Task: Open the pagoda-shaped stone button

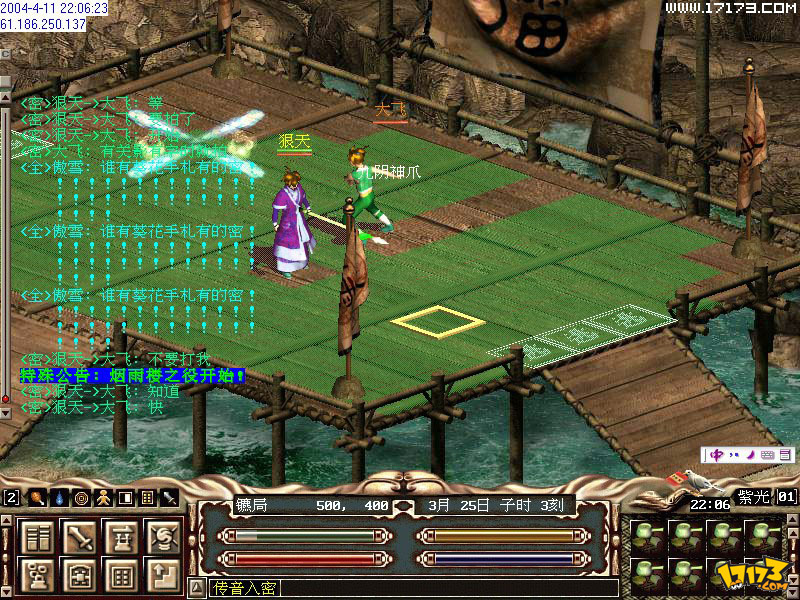Action: [122, 537]
